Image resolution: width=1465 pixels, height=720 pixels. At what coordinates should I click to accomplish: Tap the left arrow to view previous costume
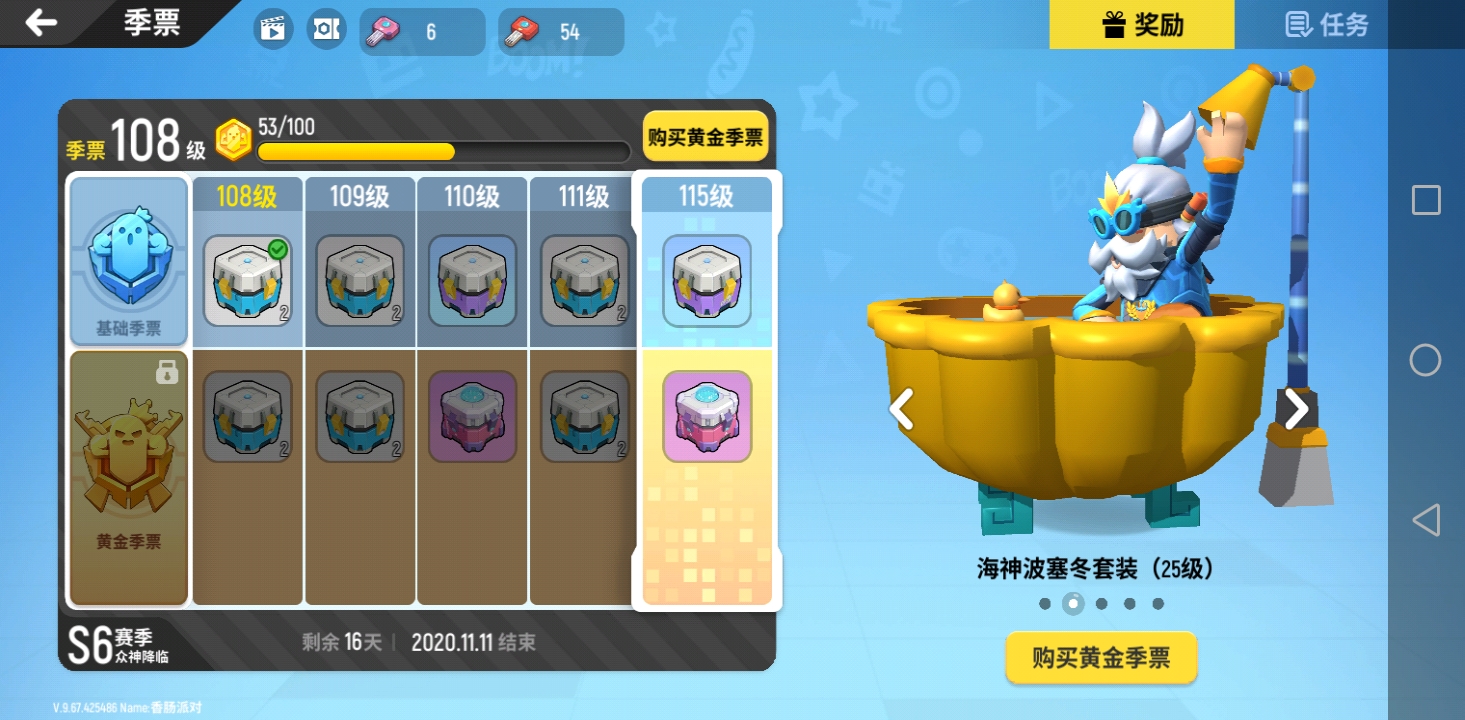pyautogui.click(x=903, y=409)
